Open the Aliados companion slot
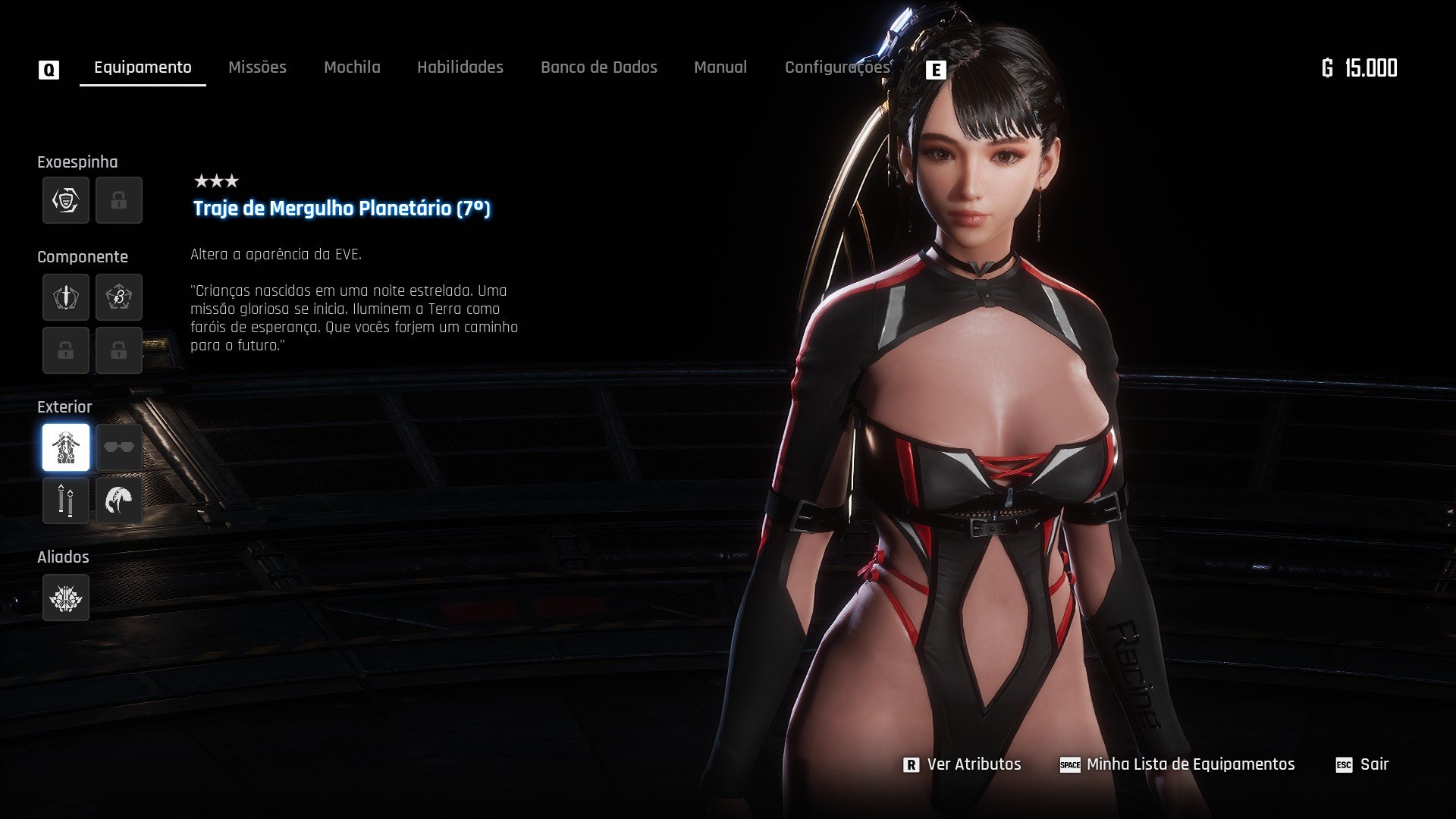Image resolution: width=1456 pixels, height=819 pixels. point(66,598)
